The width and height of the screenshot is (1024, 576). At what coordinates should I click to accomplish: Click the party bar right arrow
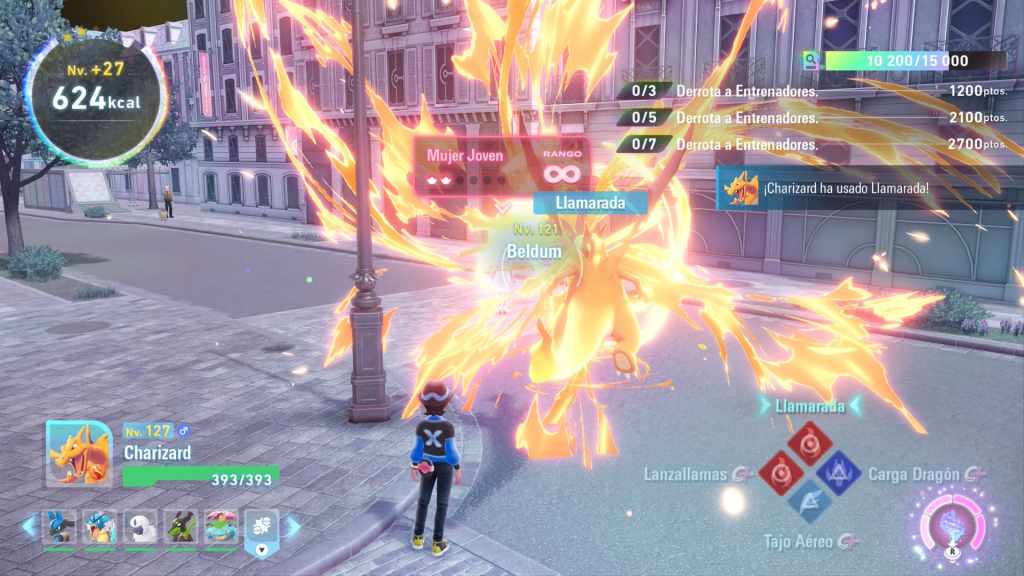[x=292, y=527]
